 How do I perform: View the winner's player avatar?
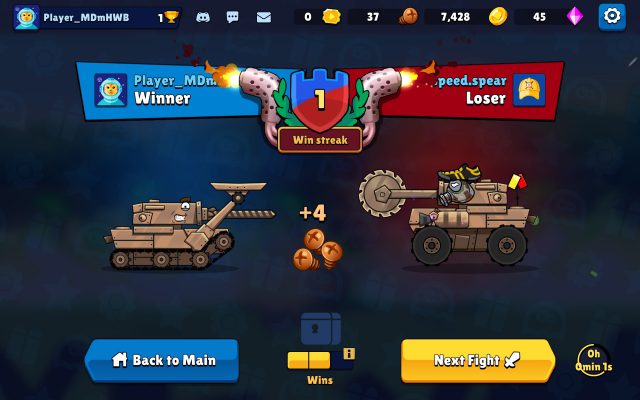coord(110,90)
